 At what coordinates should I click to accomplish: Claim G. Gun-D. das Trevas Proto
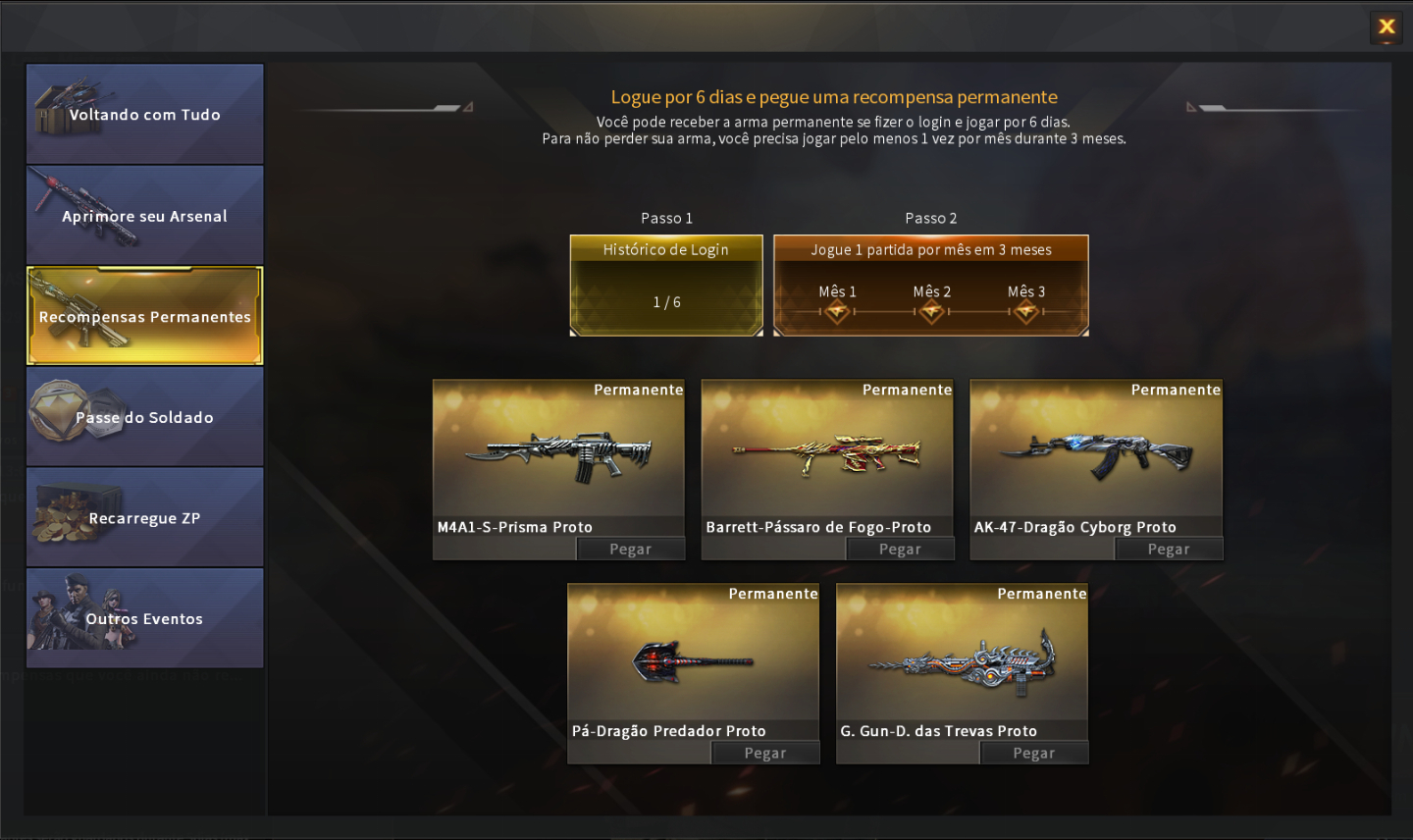1034,754
